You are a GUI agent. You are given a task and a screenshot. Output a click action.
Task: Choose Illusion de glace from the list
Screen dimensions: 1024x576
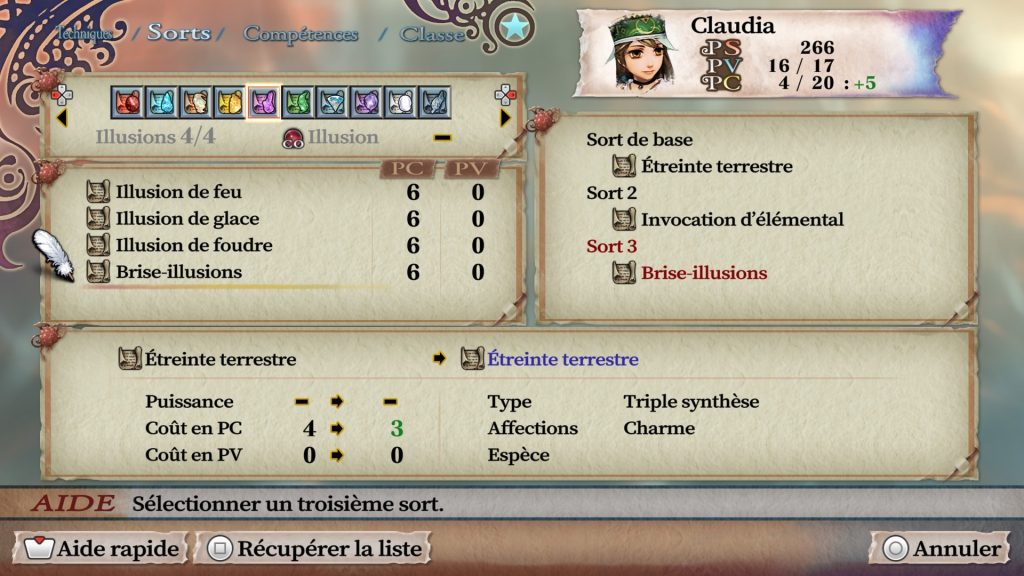coord(186,219)
